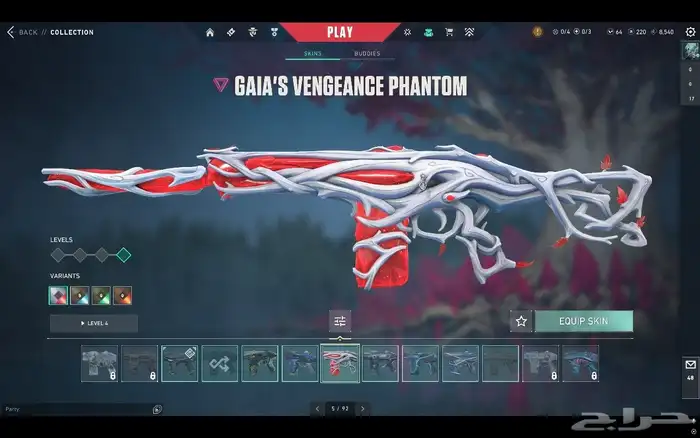The height and width of the screenshot is (438, 700).
Task: Go back to the Collection screen
Action: tap(23, 32)
